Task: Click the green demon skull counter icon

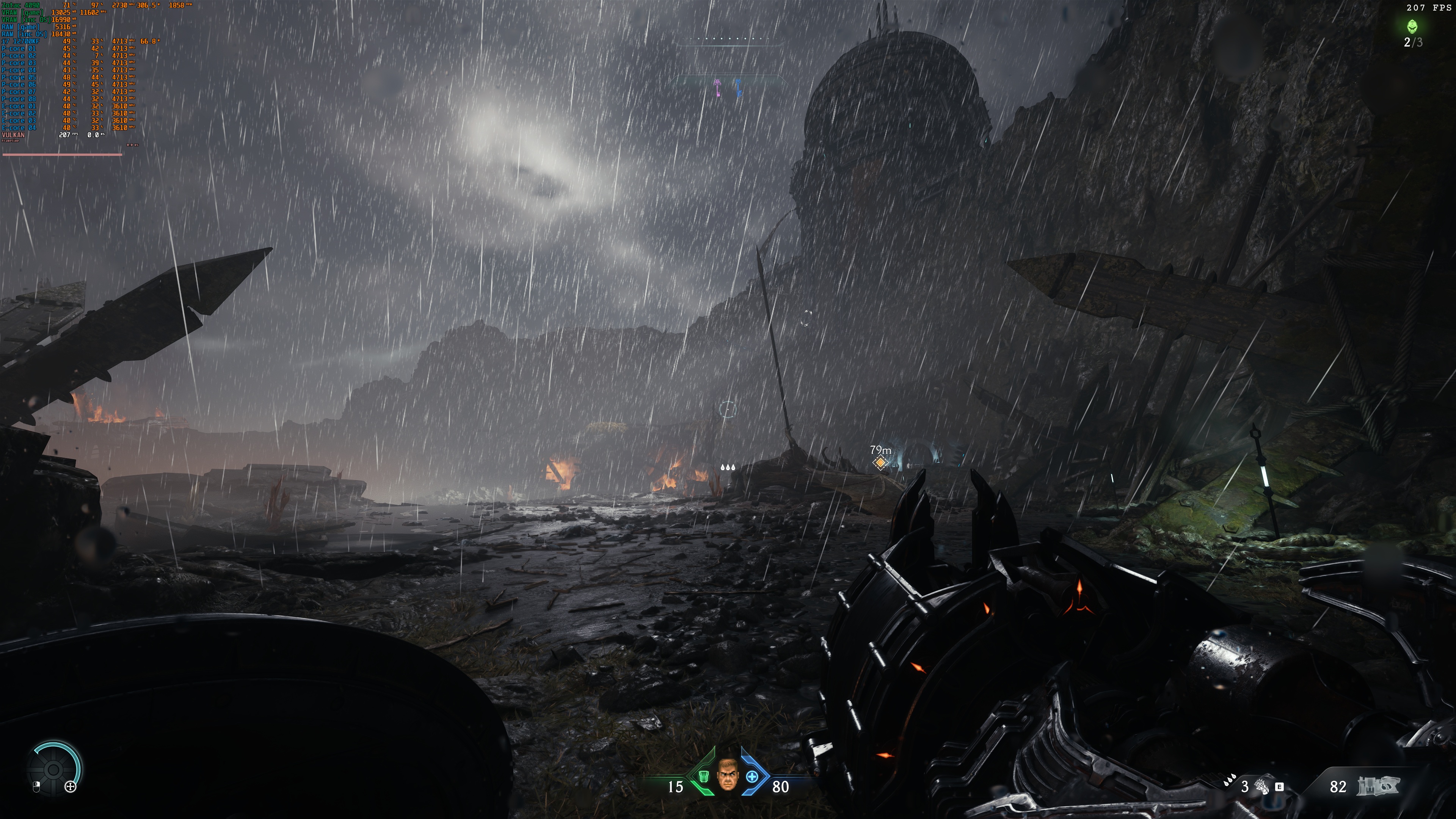Action: coord(1412,26)
